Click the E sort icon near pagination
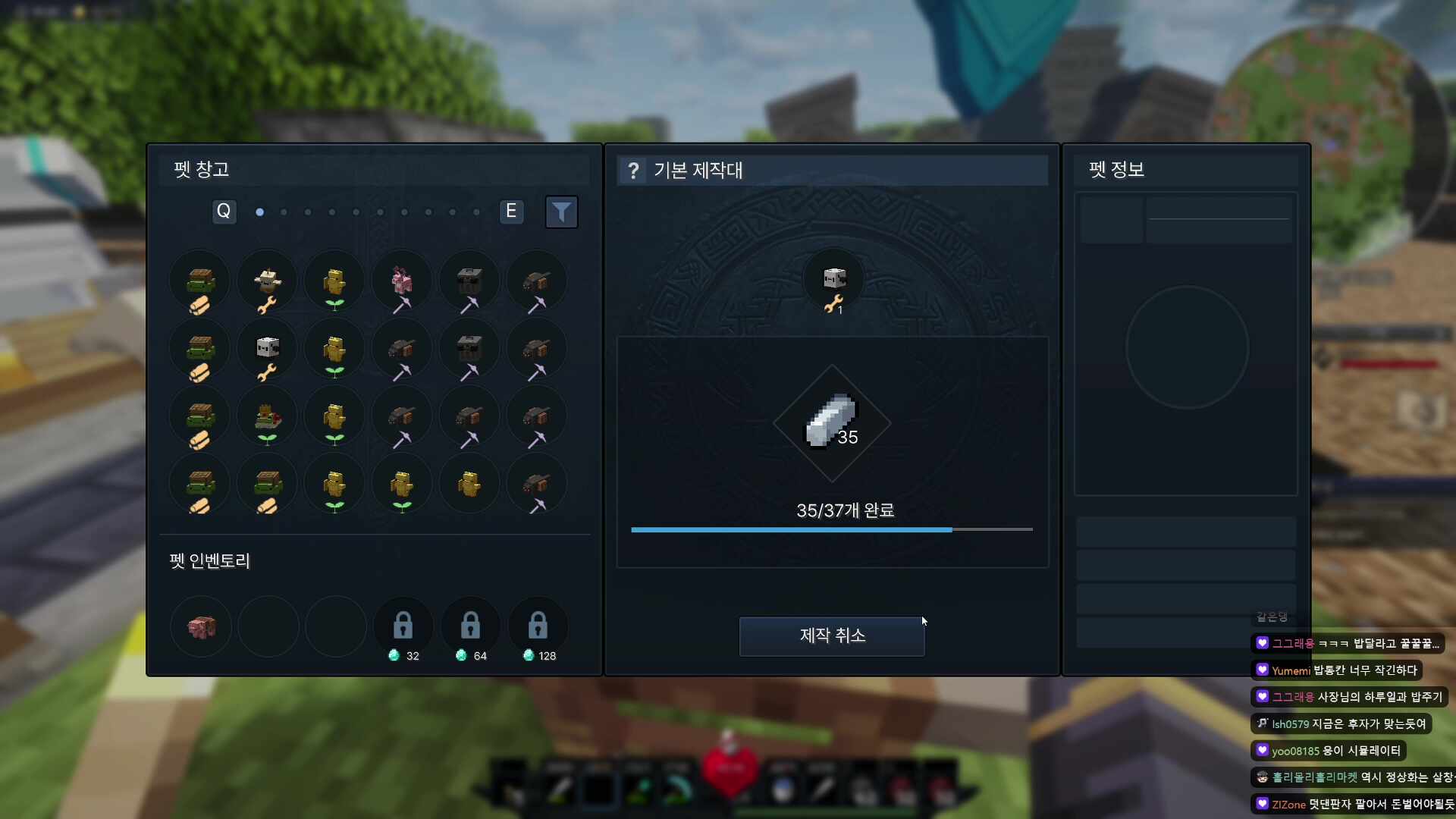Screen dimensions: 1456x819 click(512, 212)
